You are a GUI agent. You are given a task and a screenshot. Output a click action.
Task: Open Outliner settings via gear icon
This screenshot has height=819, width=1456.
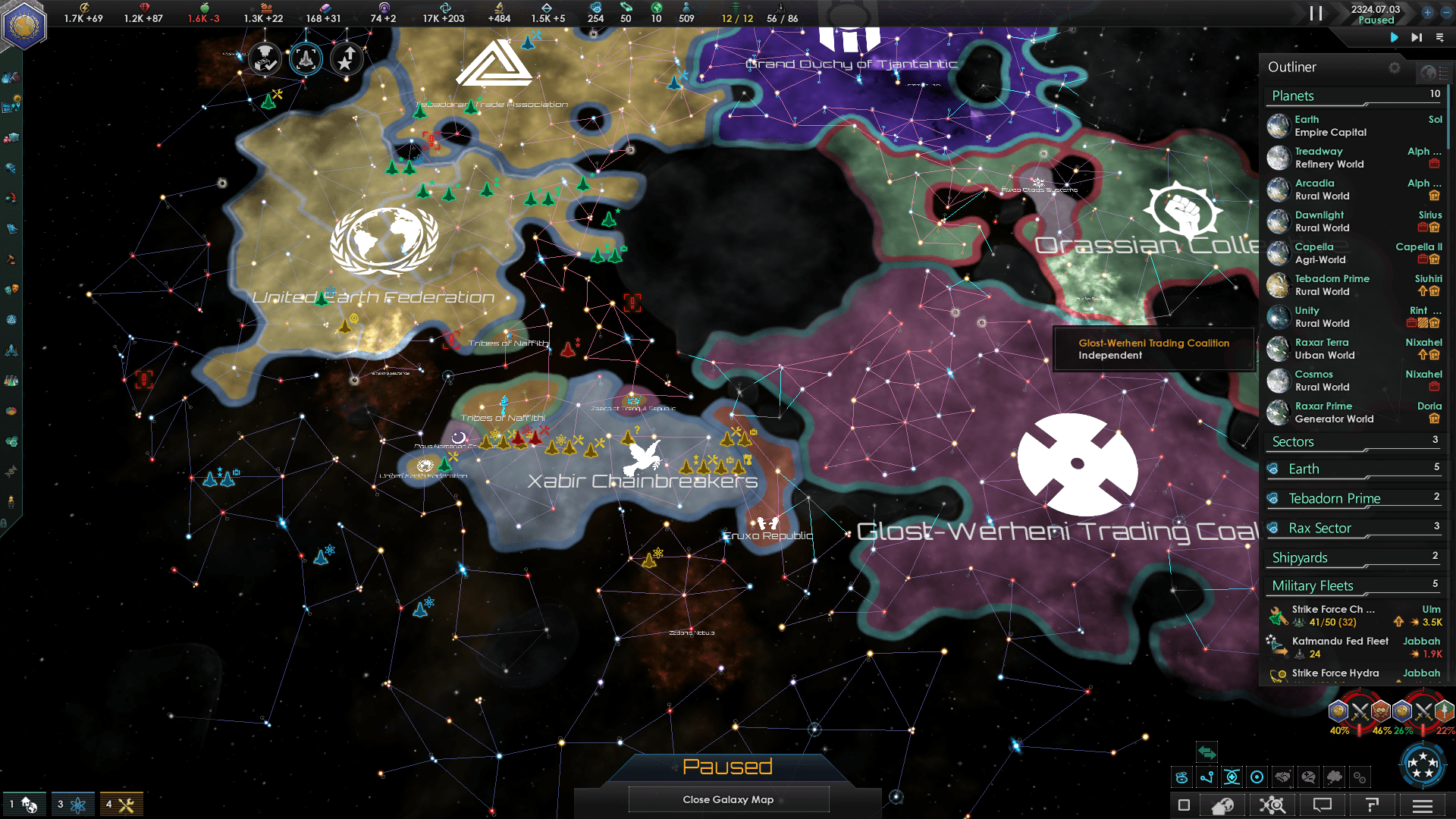[1395, 68]
